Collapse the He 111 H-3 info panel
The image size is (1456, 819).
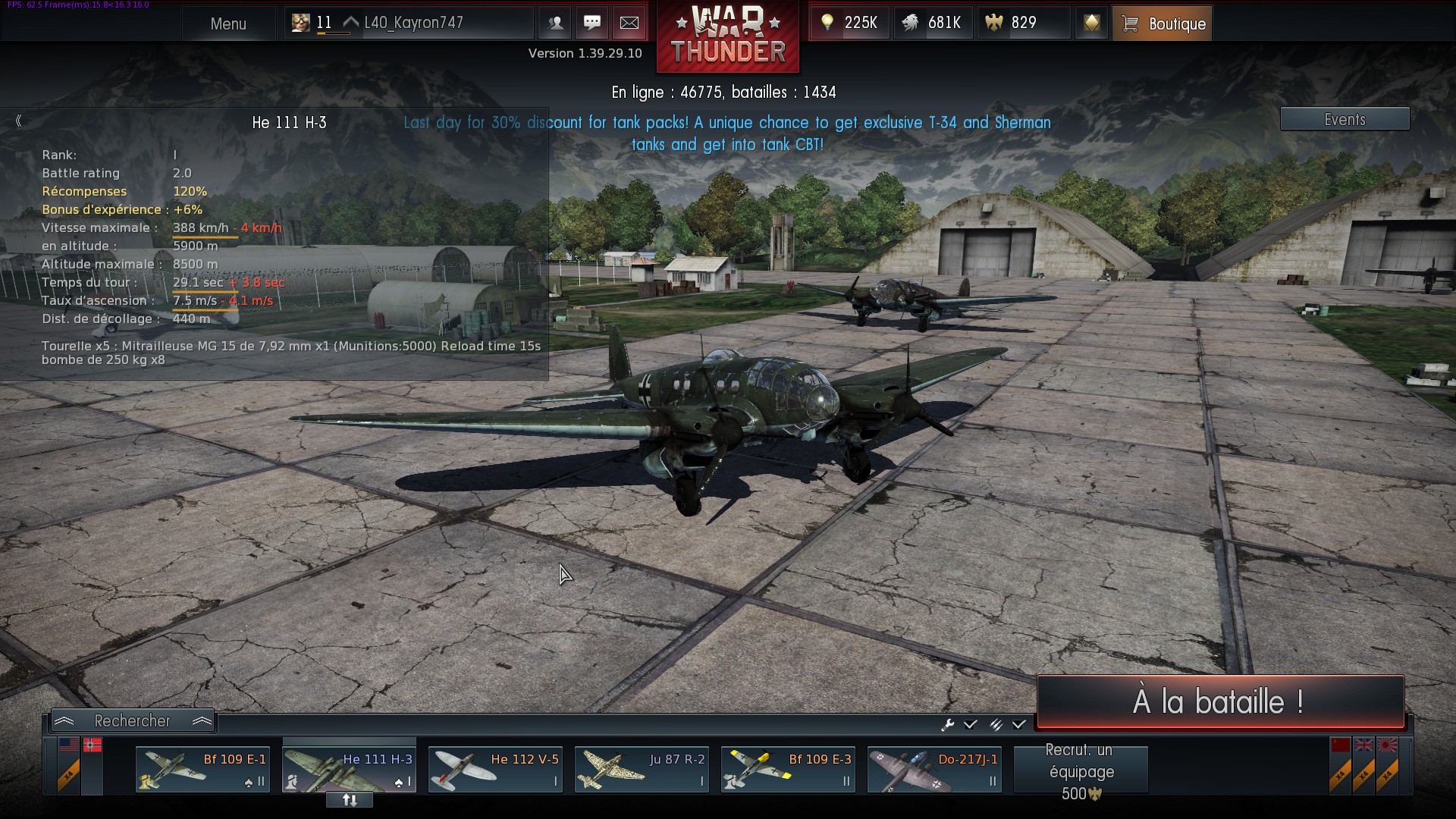pyautogui.click(x=18, y=121)
